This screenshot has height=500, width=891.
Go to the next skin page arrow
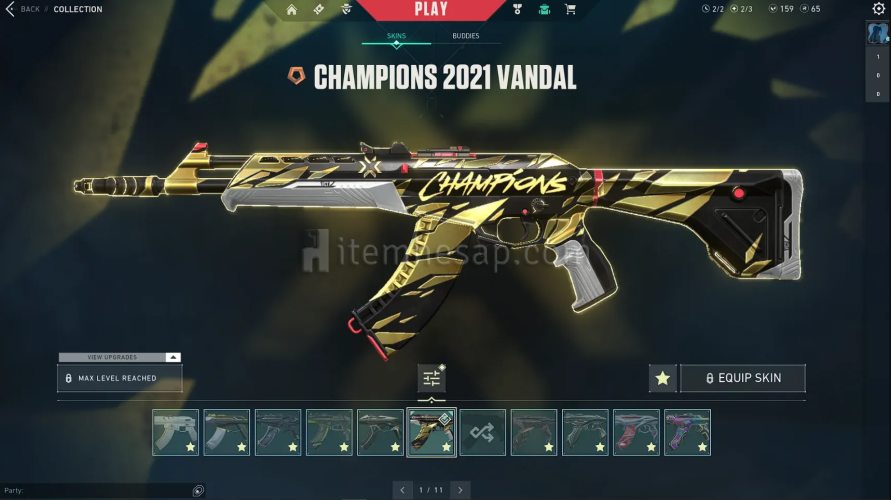460,490
